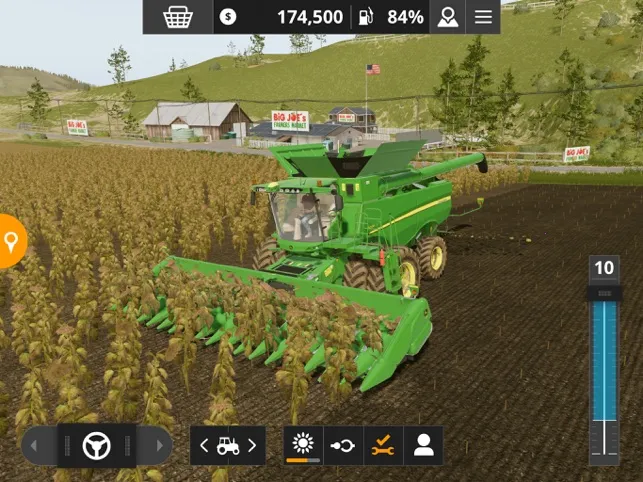Steer left with the left arrow

(x=38, y=446)
